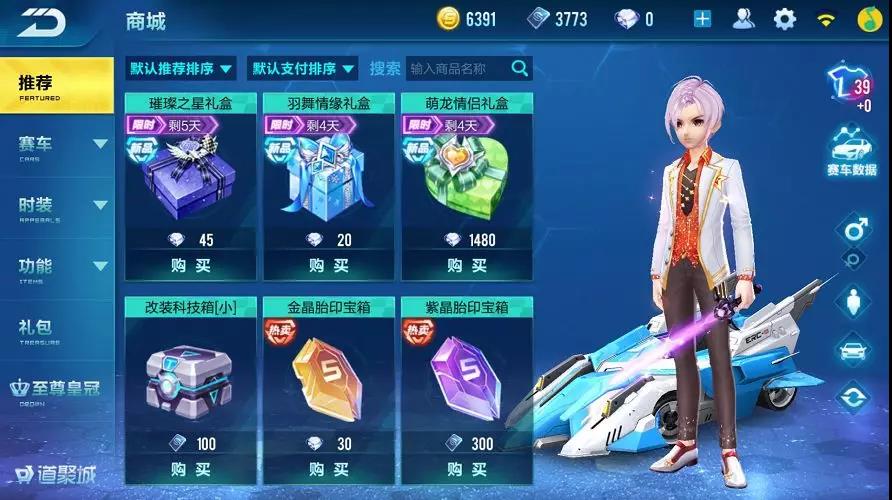
Task: Open the 默认推荐排序 sort dropdown
Action: [181, 69]
